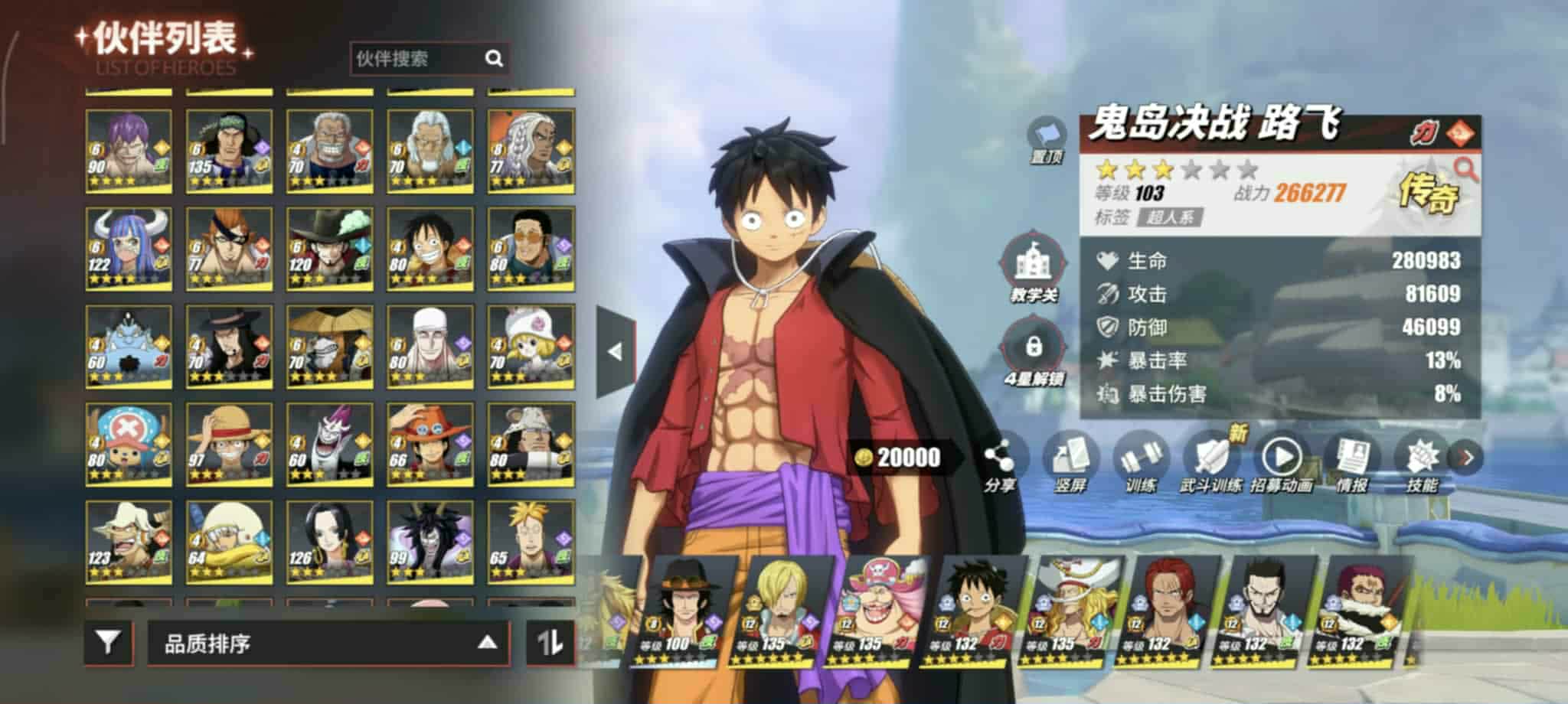Choose the Boa Hancock portrait, level 126
This screenshot has width=1568, height=704.
point(329,542)
